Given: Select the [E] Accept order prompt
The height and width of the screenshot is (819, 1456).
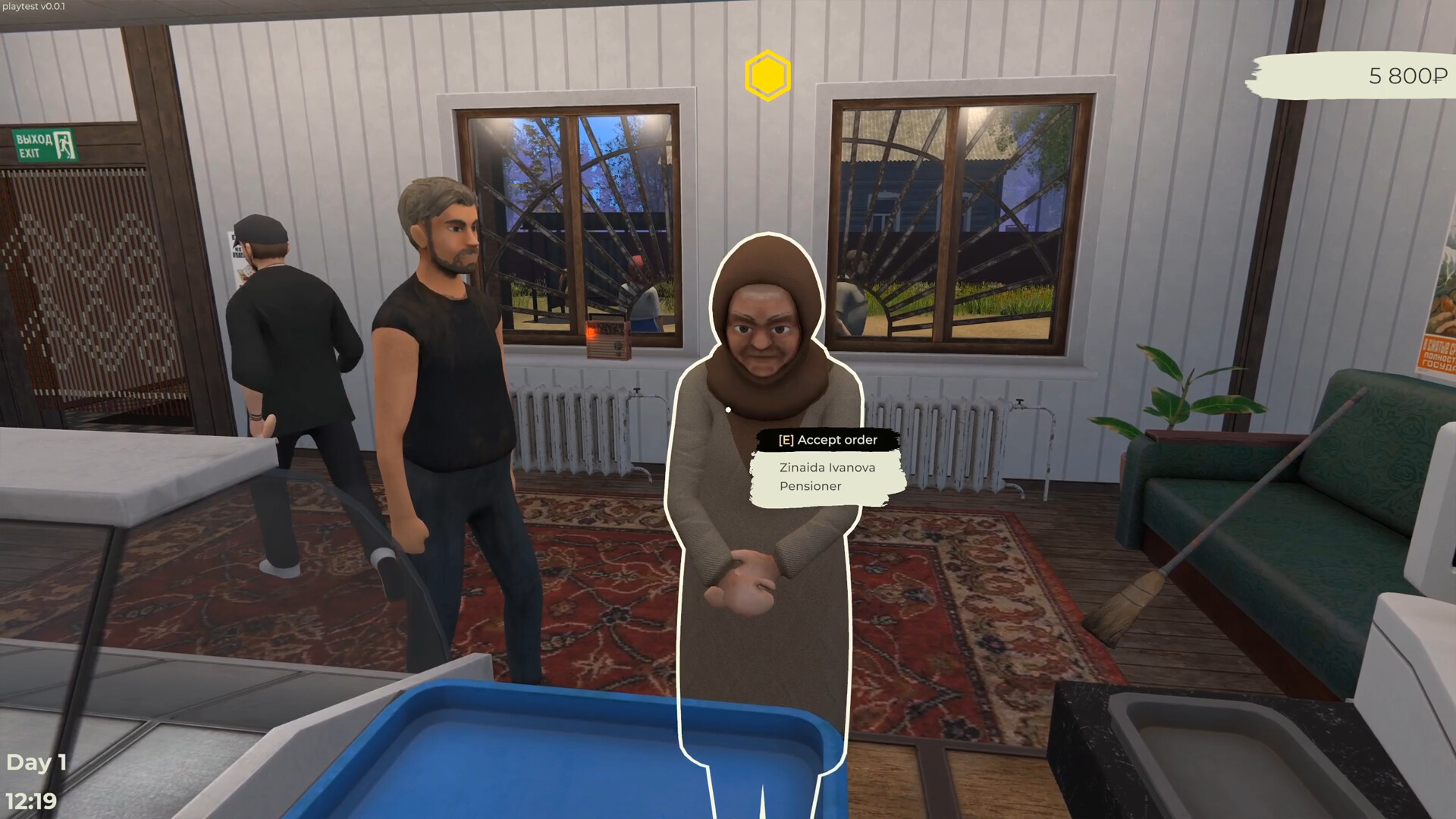Looking at the screenshot, I should point(827,440).
